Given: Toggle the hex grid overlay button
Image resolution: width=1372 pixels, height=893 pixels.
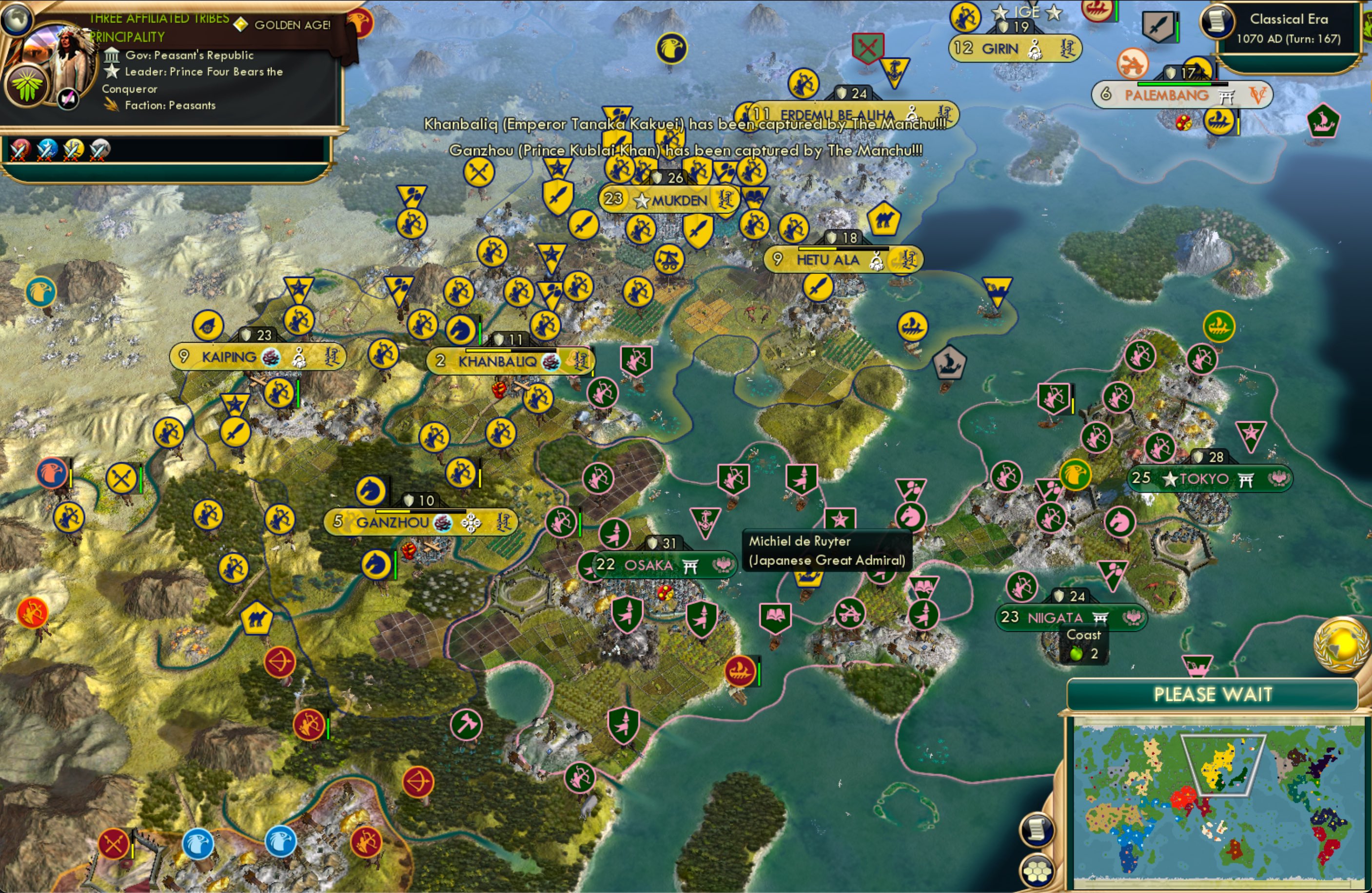Looking at the screenshot, I should (x=1037, y=870).
